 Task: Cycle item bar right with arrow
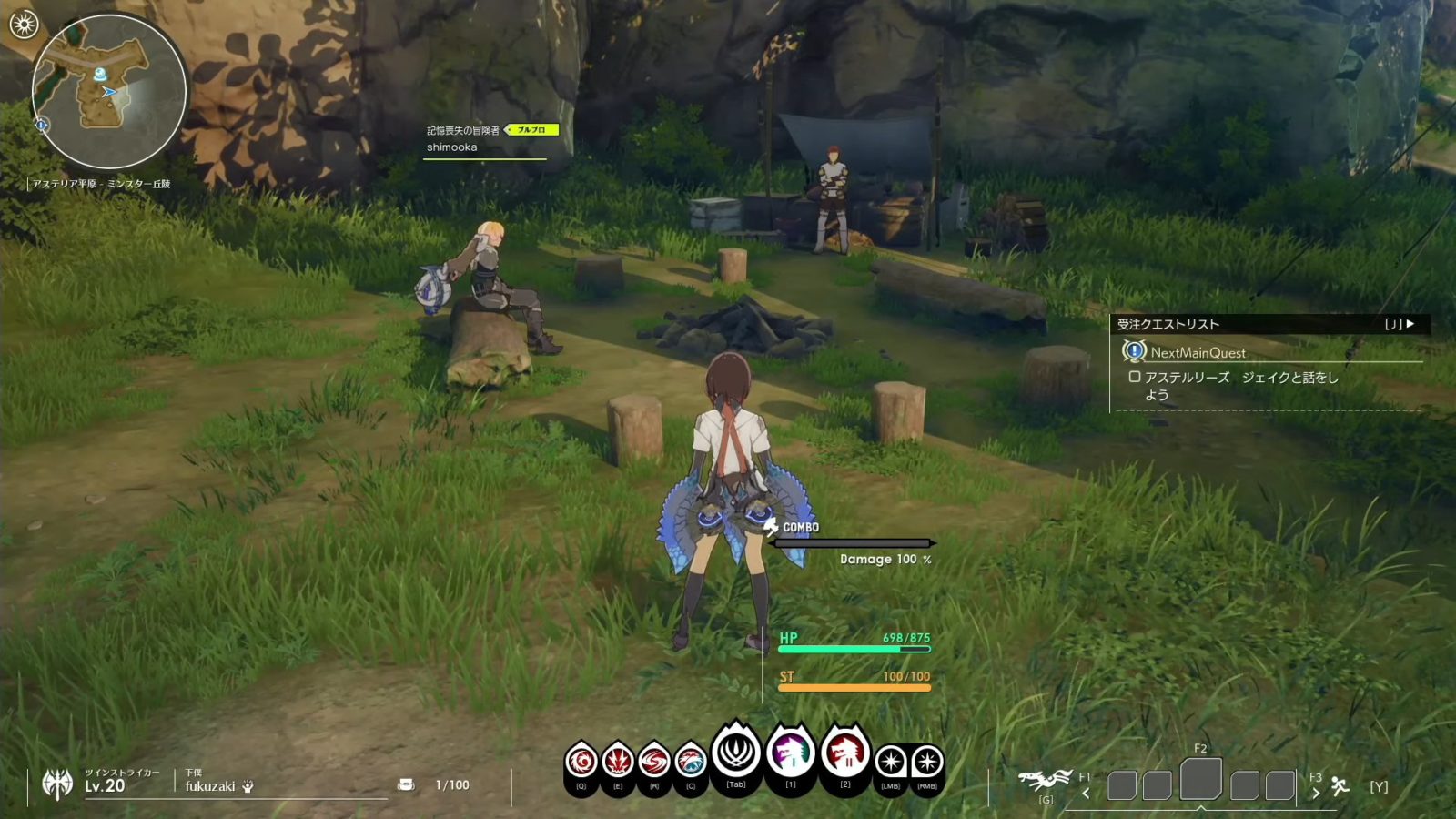click(x=1315, y=793)
